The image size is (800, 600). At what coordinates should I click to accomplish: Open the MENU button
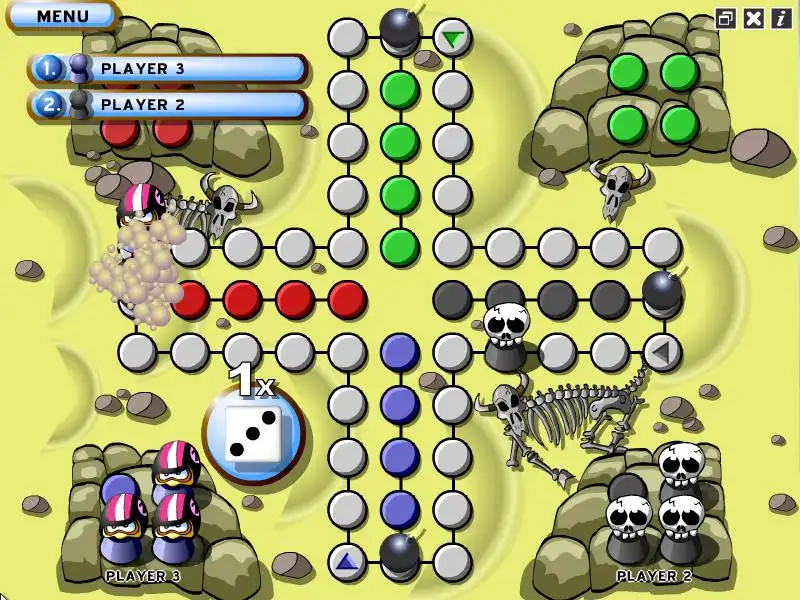[x=62, y=16]
